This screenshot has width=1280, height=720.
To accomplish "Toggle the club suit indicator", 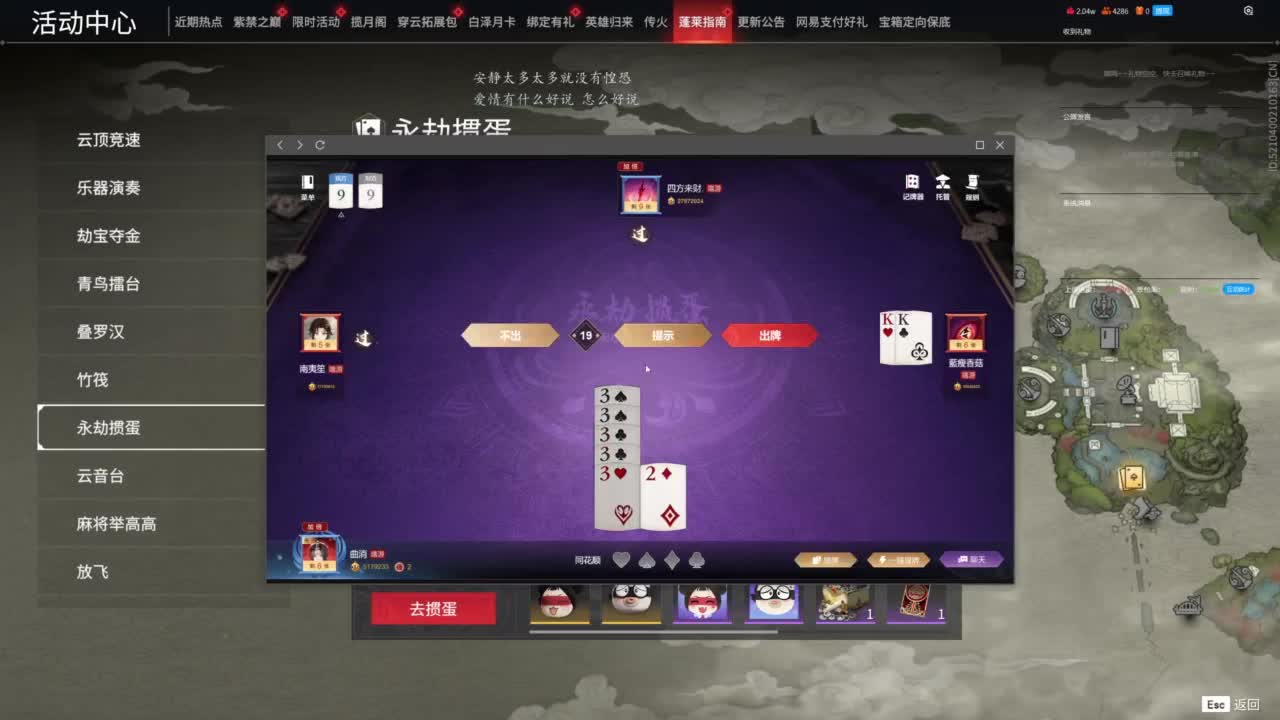I will click(x=696, y=559).
